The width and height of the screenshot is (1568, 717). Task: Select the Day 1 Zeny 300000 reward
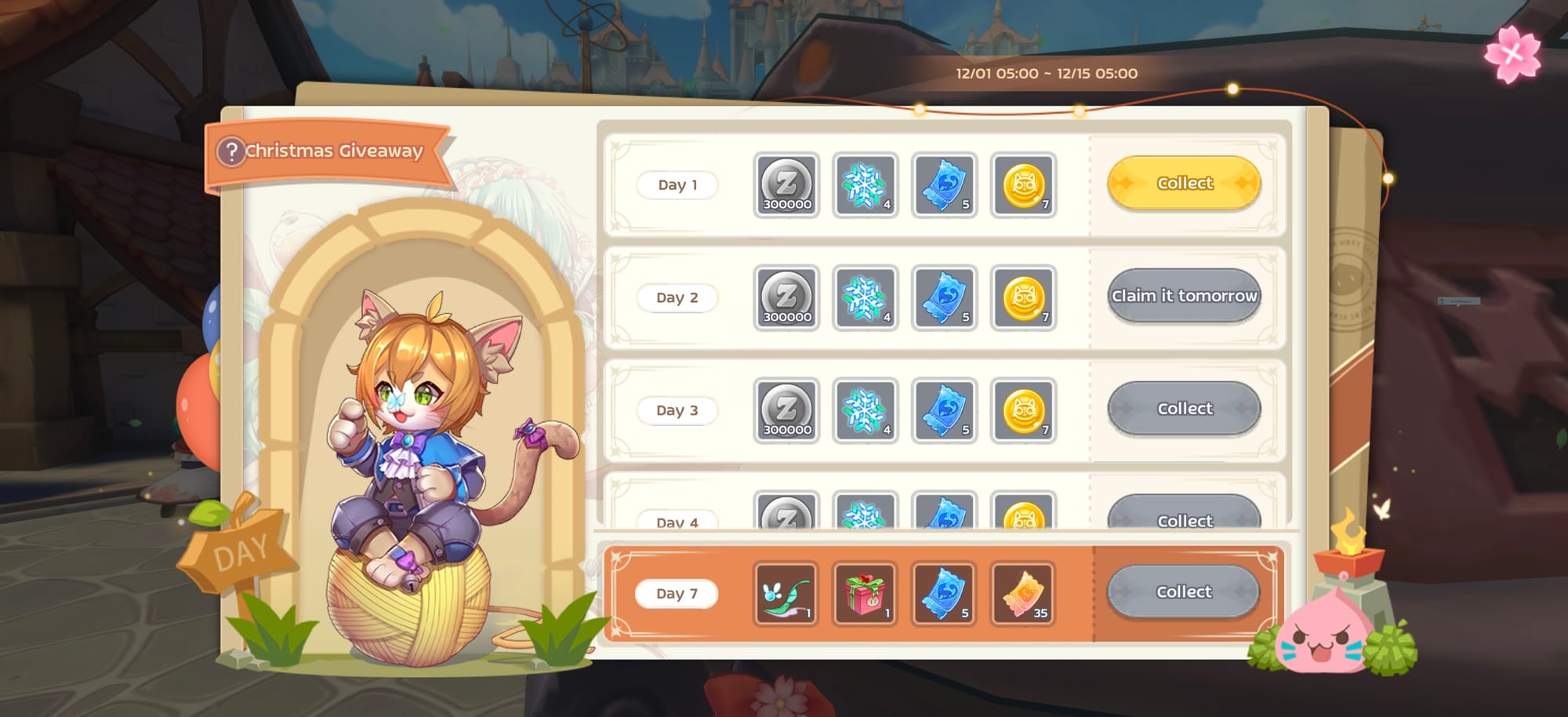(786, 185)
